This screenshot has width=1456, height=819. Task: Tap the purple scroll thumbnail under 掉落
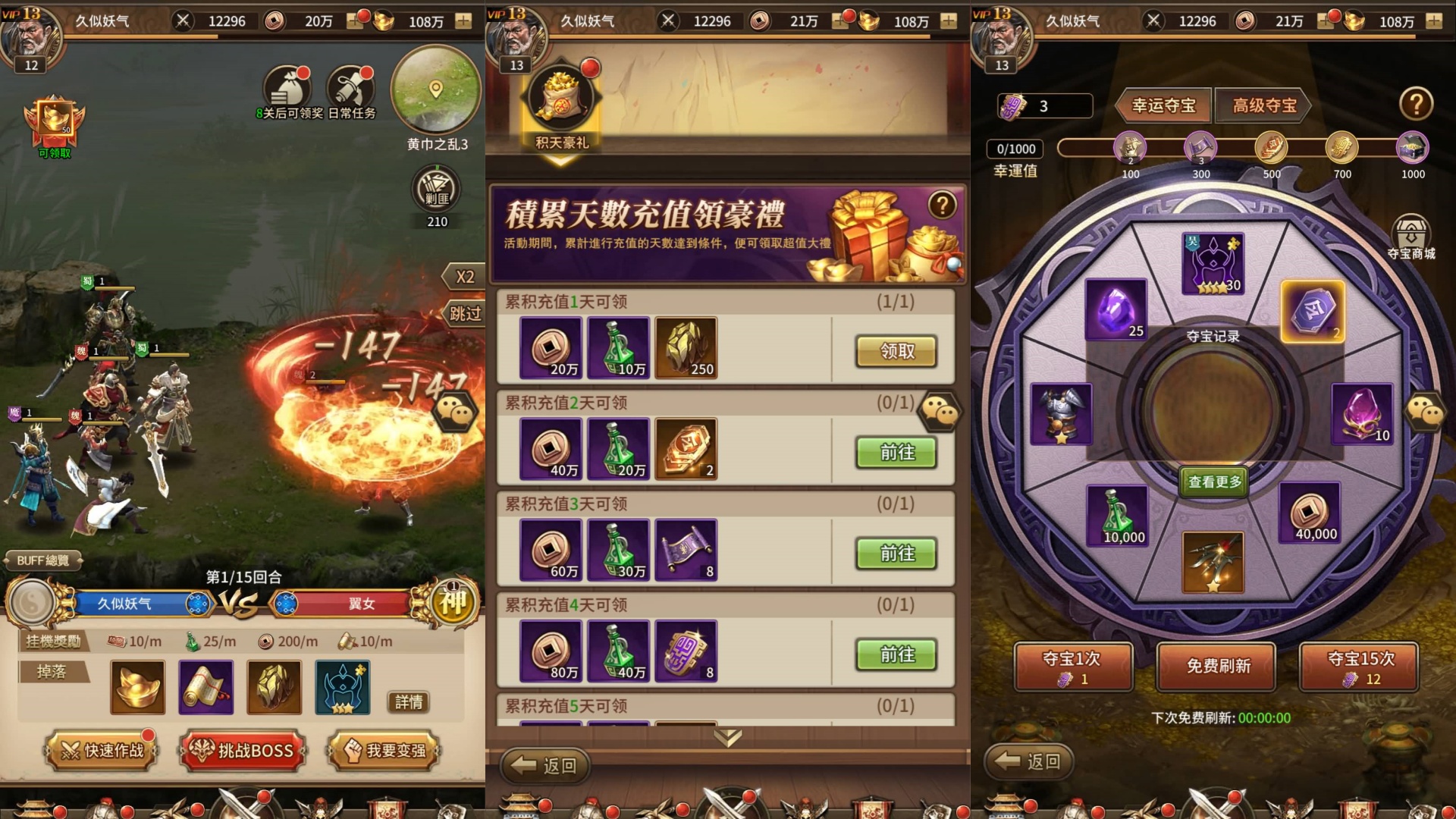coord(206,687)
